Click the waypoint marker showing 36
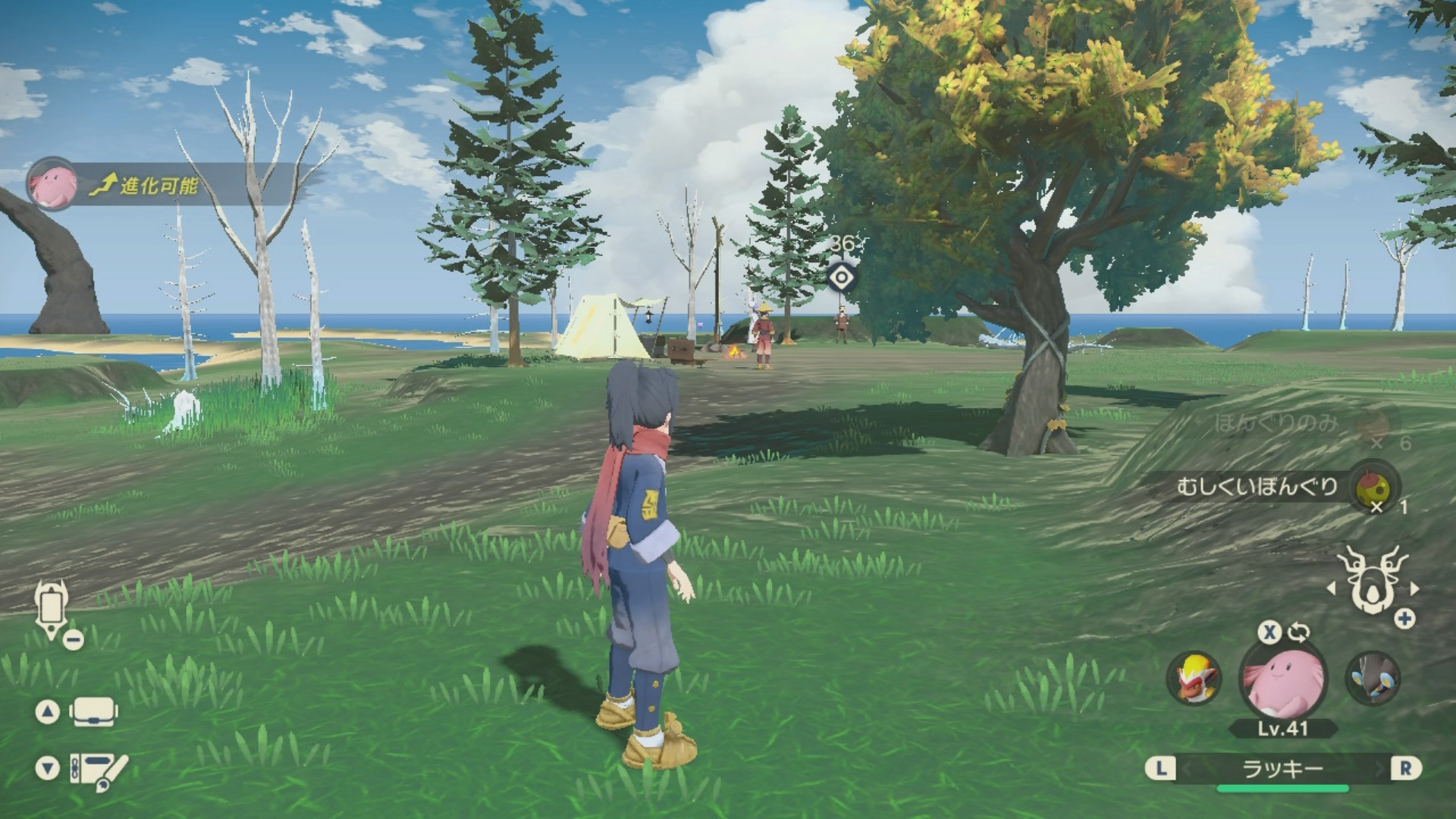 tap(841, 277)
